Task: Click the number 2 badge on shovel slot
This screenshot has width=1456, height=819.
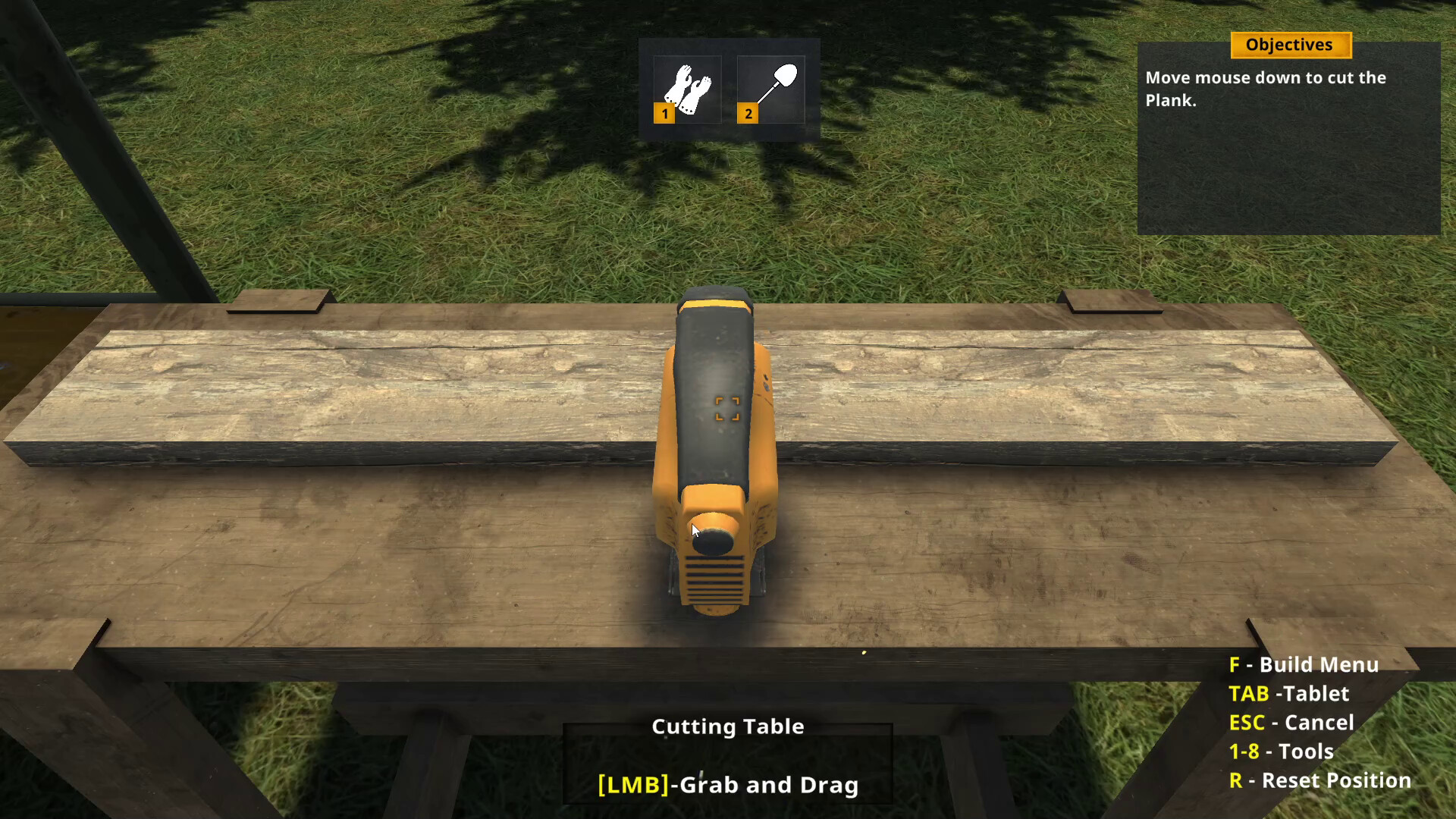Action: [x=749, y=114]
